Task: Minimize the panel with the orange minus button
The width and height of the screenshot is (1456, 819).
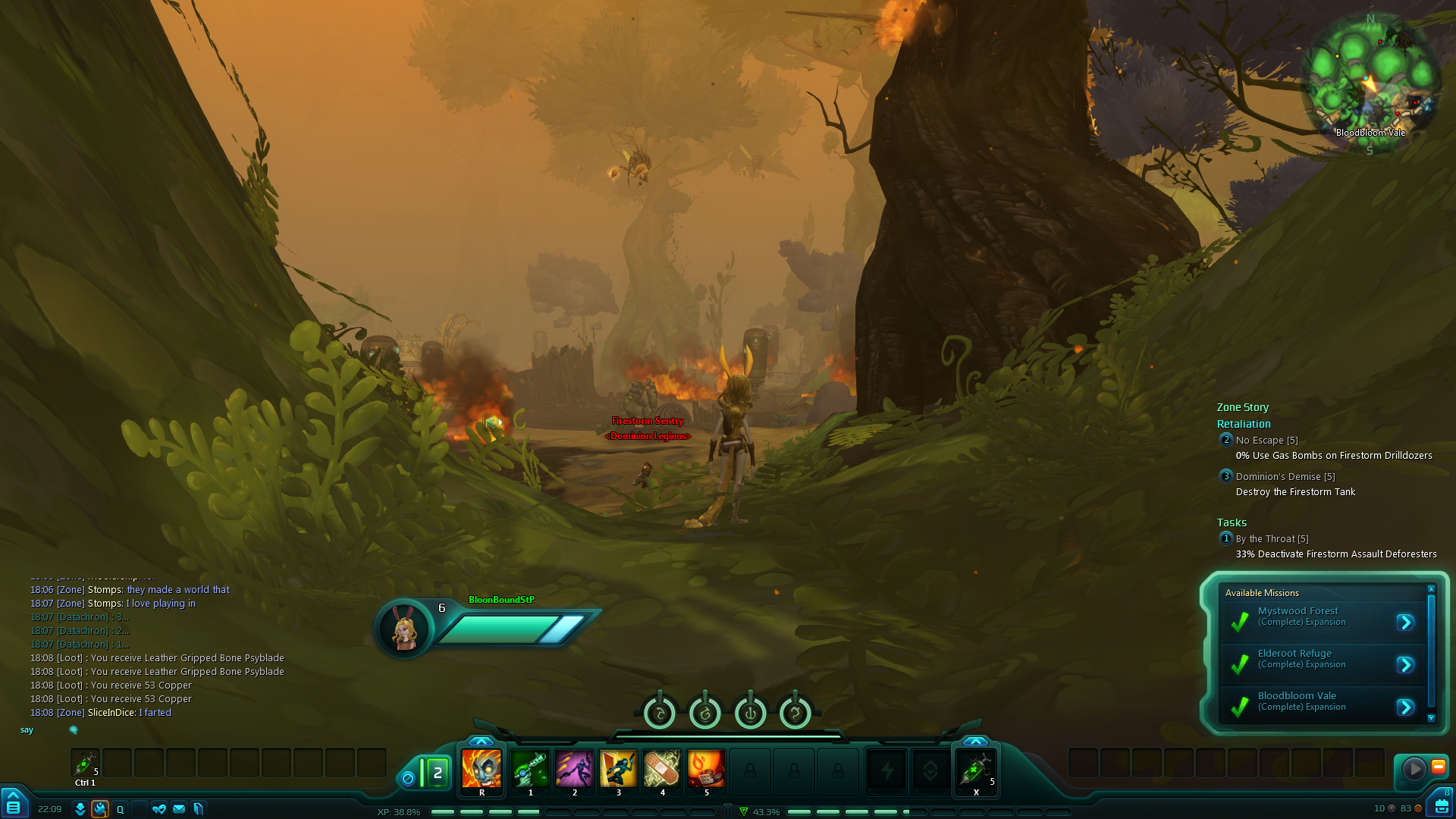Action: (x=1438, y=767)
